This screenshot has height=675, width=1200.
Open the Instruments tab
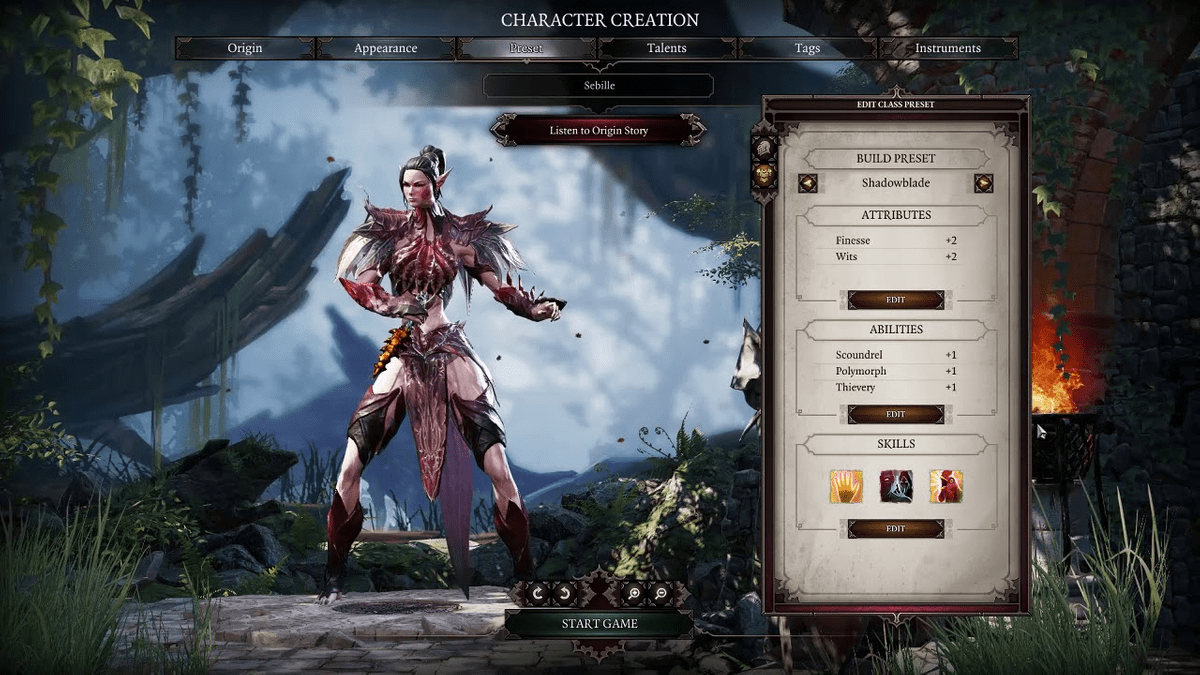click(948, 48)
